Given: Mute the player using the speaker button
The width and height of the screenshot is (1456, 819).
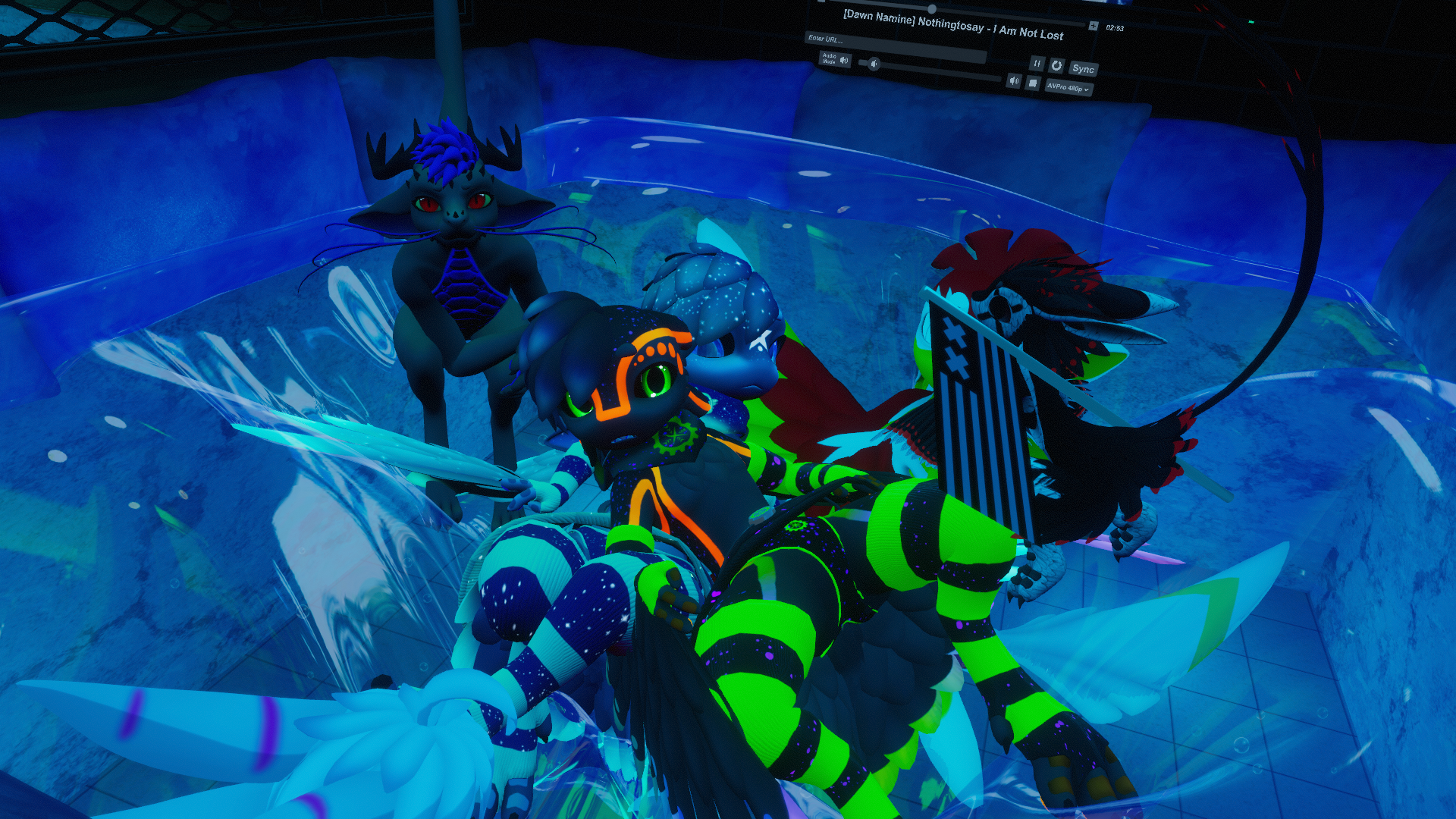Looking at the screenshot, I should tap(1013, 80).
